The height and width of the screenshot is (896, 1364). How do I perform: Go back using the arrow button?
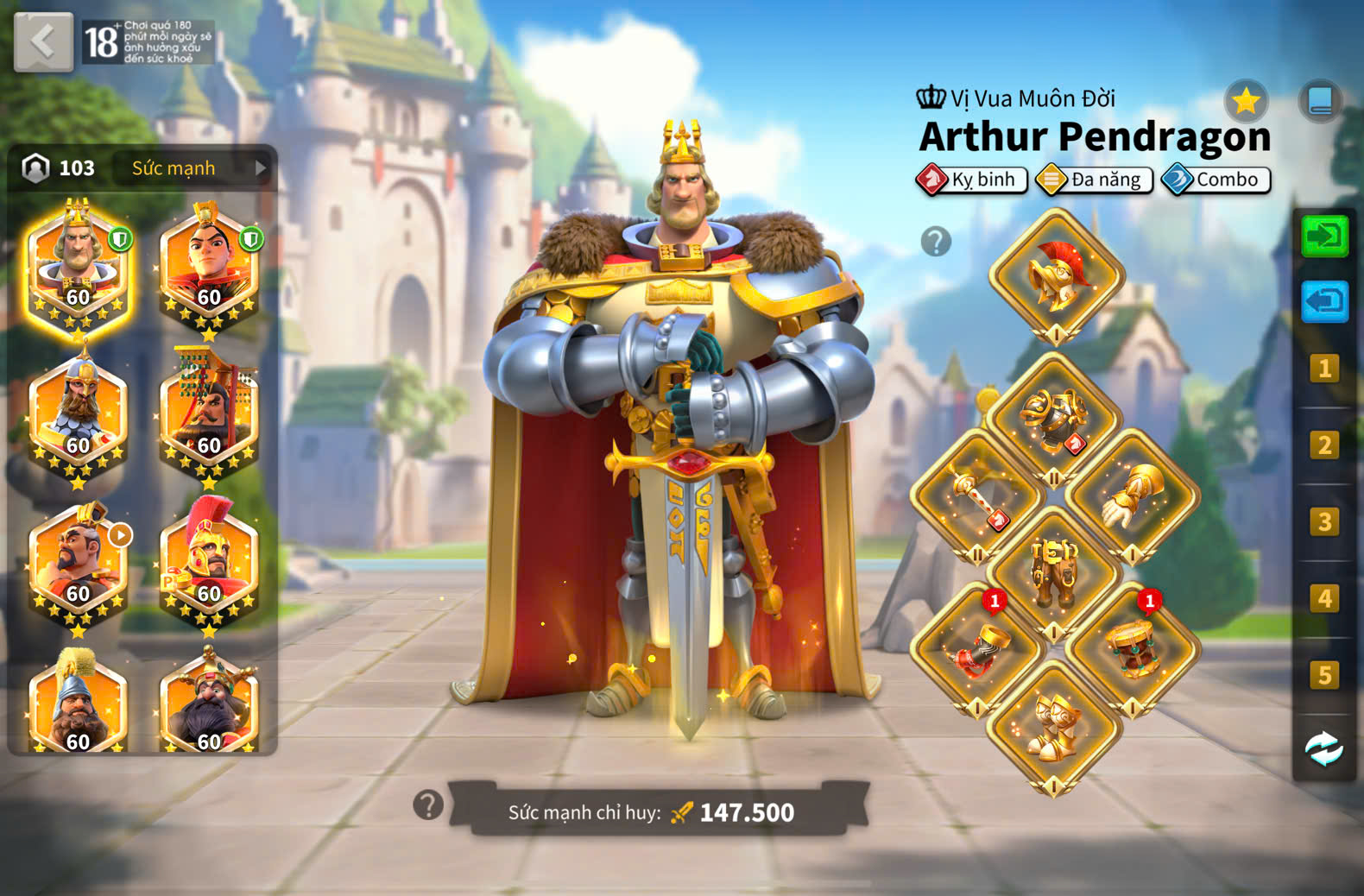click(x=43, y=41)
